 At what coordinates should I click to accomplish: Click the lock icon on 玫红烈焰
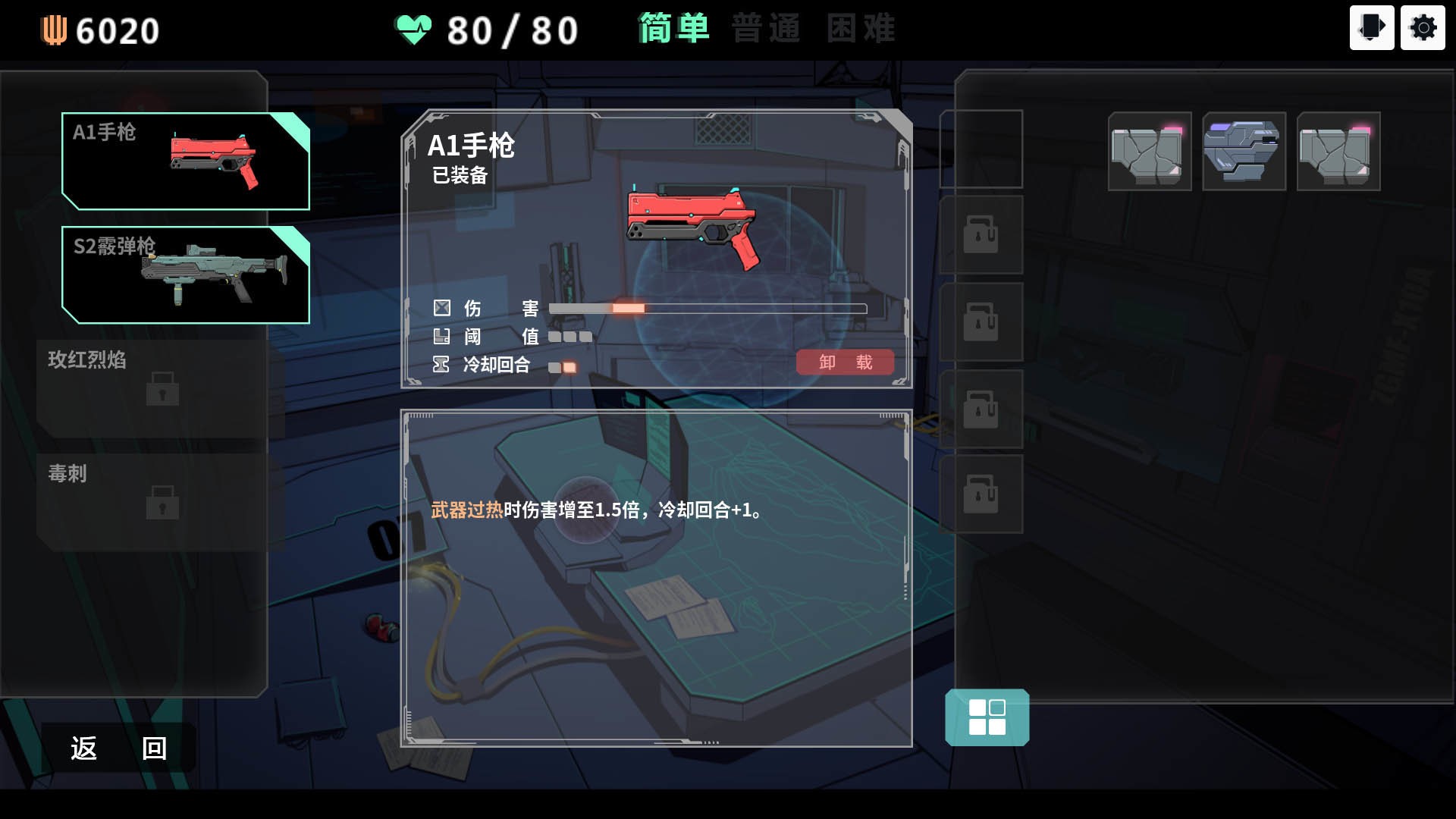tap(163, 391)
